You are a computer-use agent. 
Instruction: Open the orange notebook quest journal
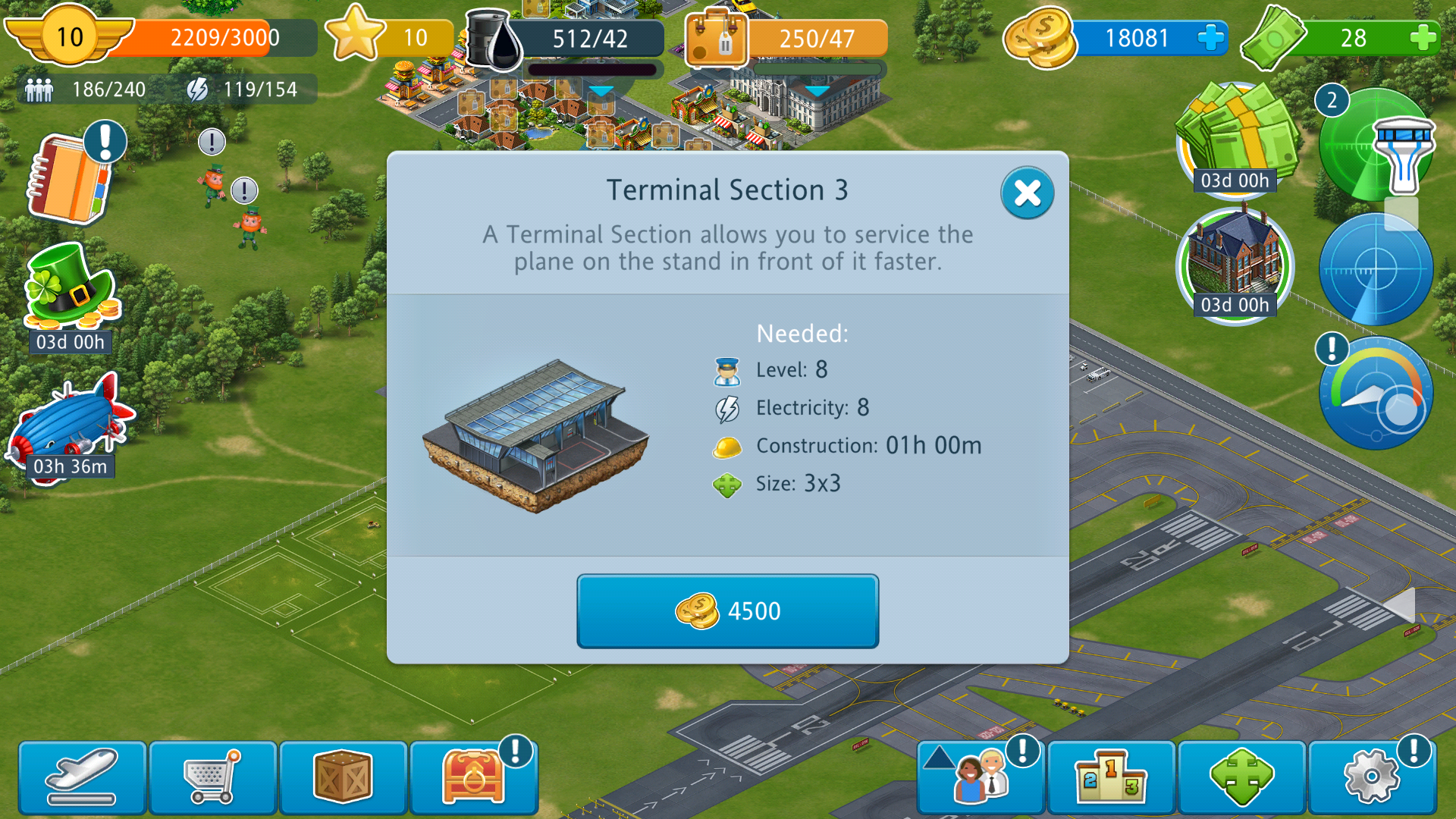click(x=71, y=179)
